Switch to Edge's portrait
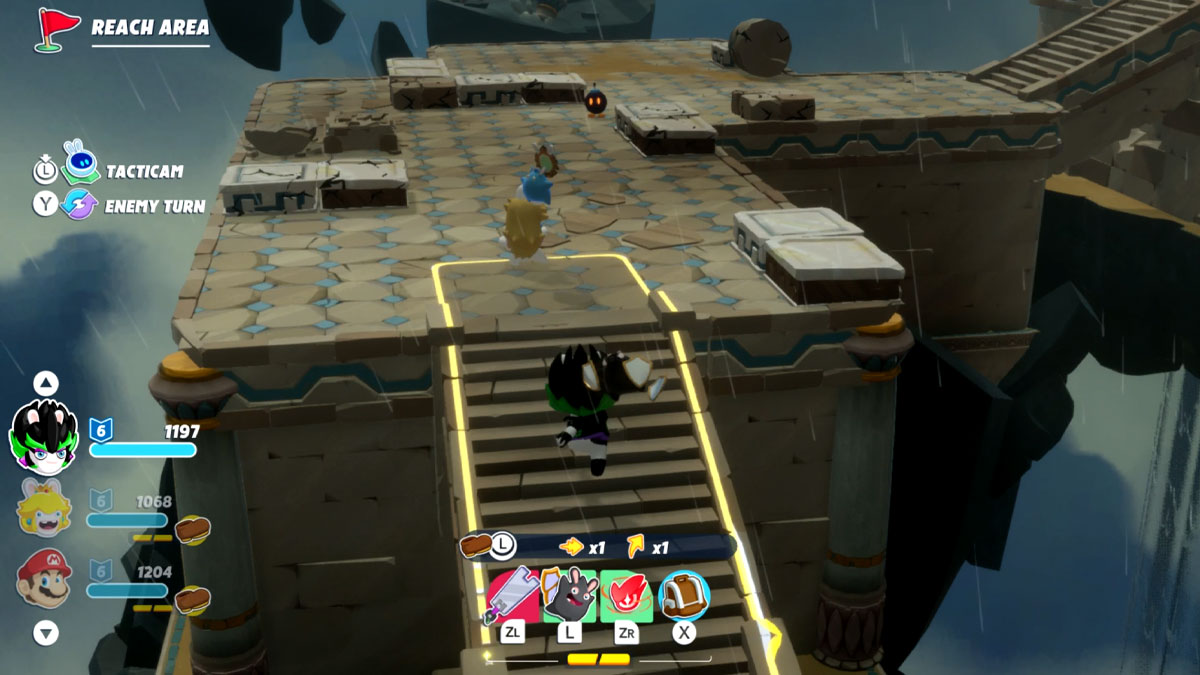This screenshot has width=1200, height=675. pos(44,436)
